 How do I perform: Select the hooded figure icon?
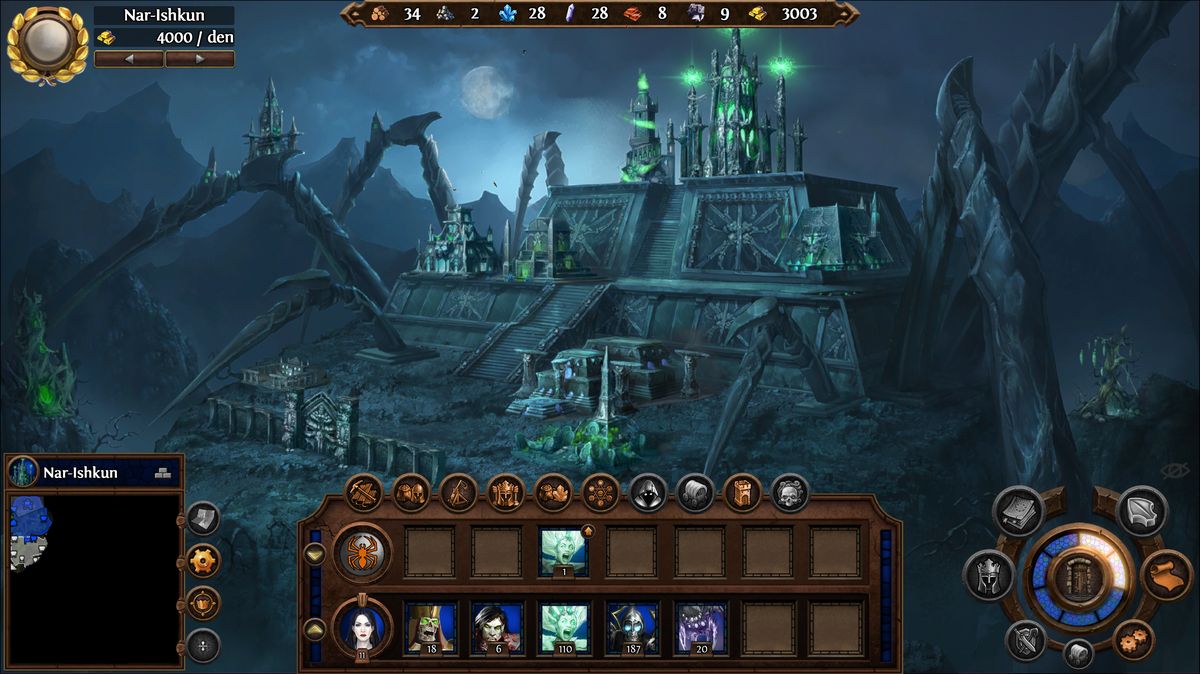(647, 492)
